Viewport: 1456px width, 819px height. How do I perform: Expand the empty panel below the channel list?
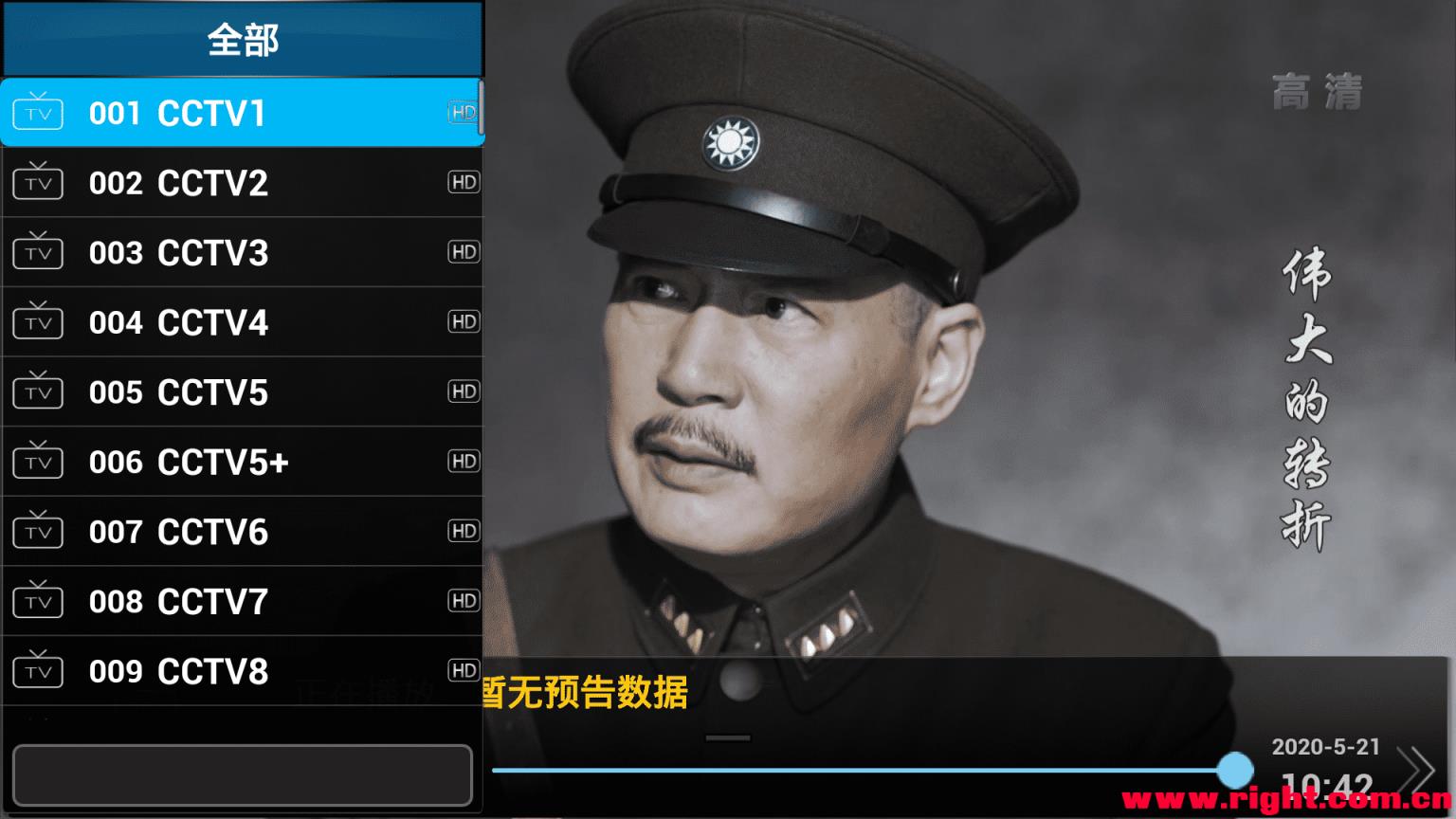pyautogui.click(x=241, y=774)
